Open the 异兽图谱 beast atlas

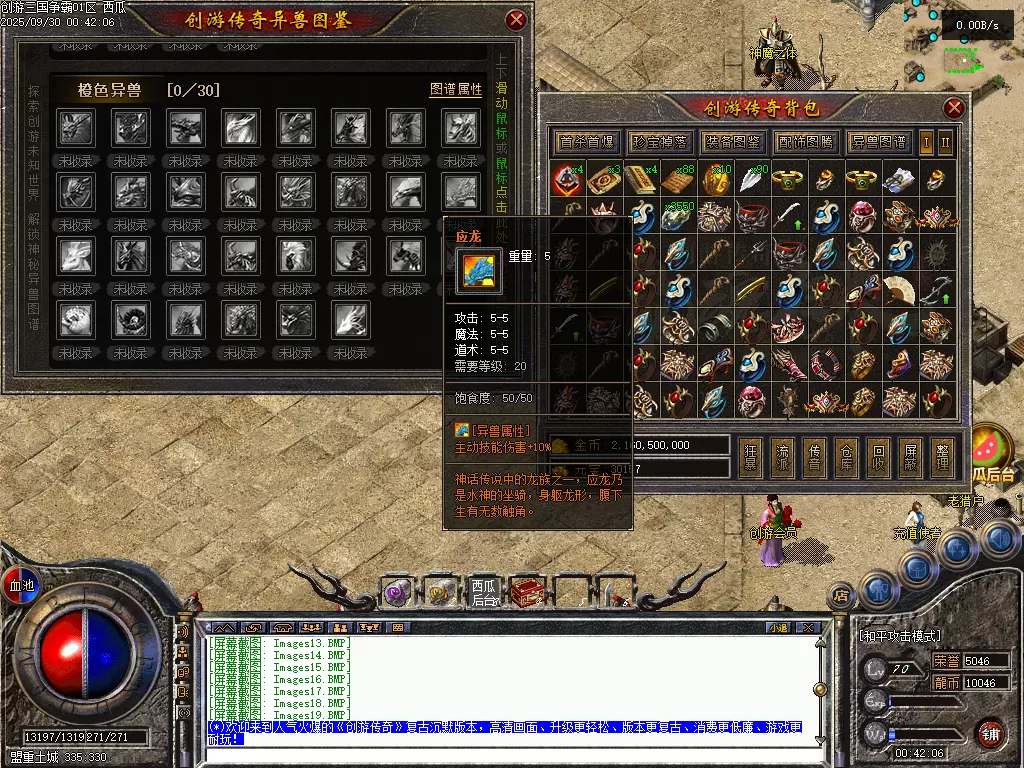pyautogui.click(x=878, y=142)
